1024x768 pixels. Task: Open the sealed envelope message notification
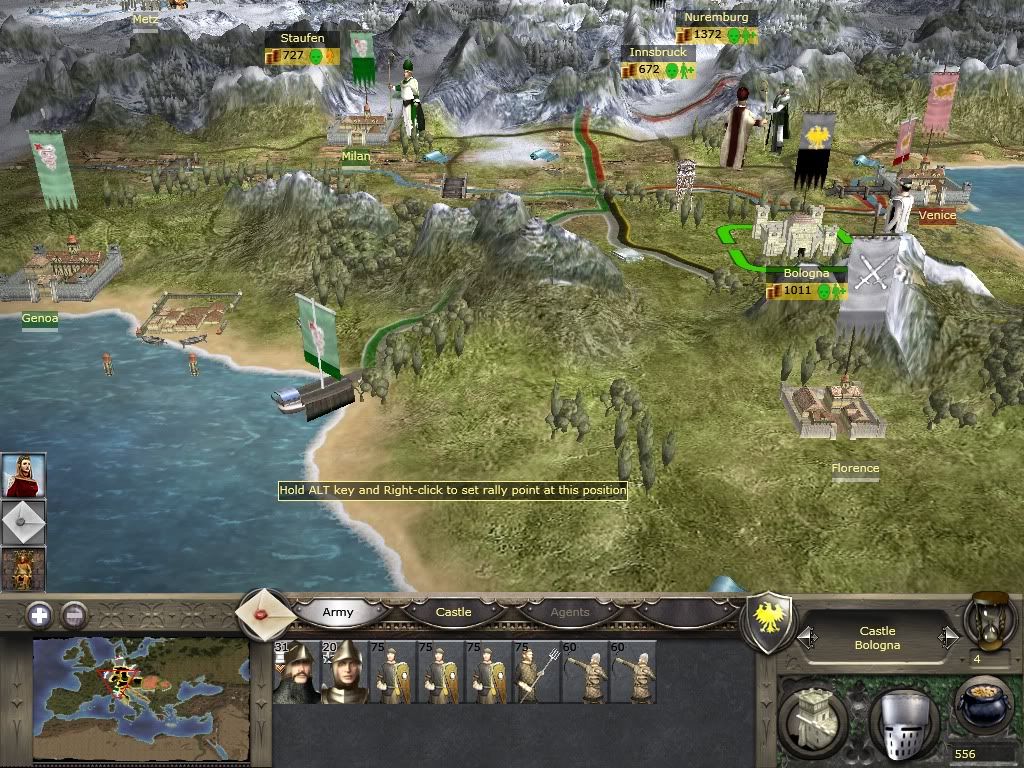(x=22, y=522)
